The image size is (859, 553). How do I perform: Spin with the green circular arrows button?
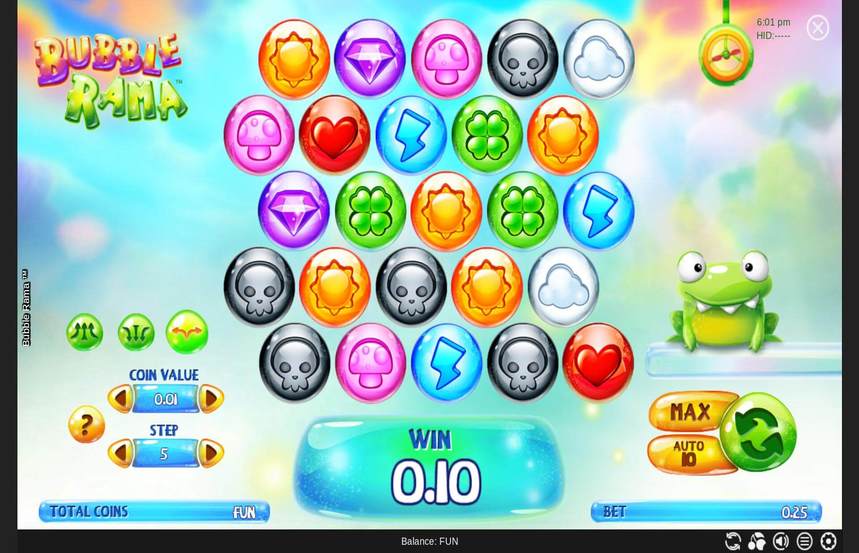tap(758, 432)
